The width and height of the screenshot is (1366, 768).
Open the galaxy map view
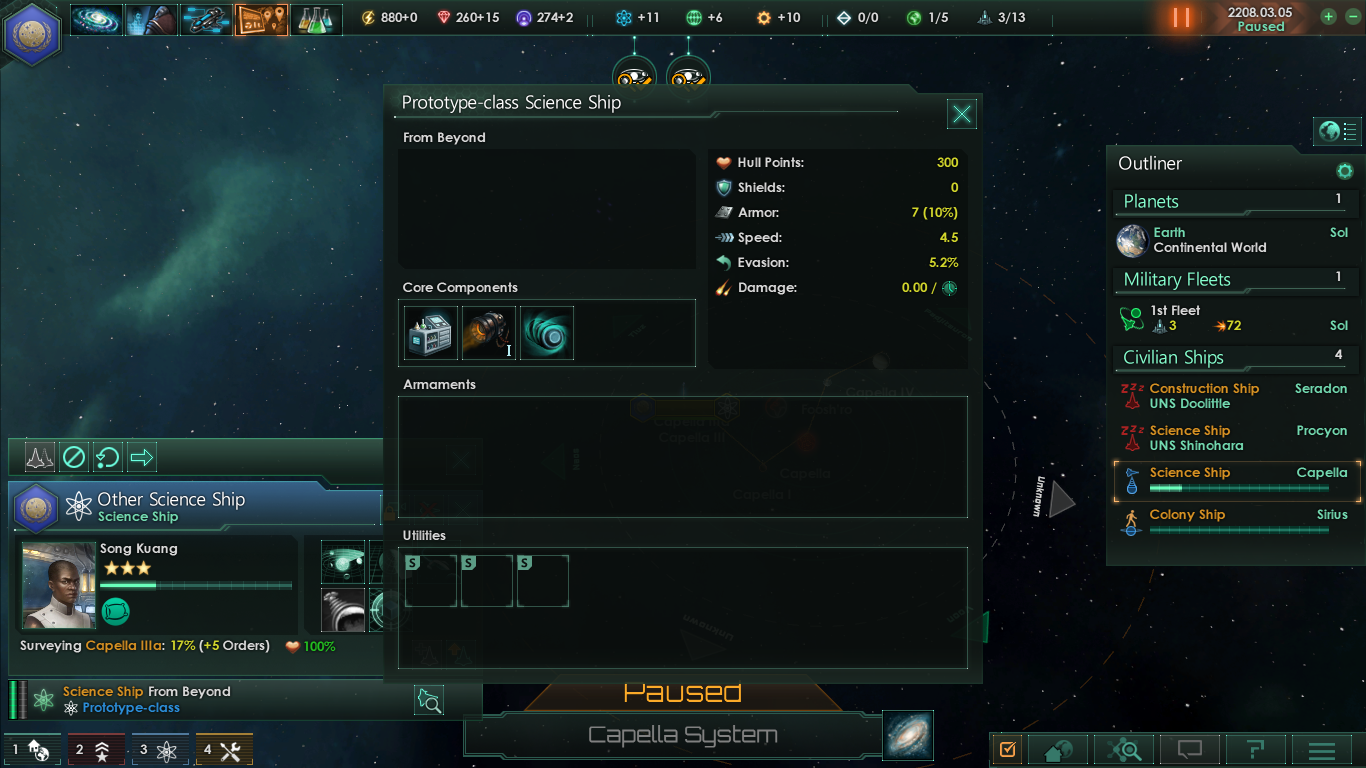tap(908, 735)
